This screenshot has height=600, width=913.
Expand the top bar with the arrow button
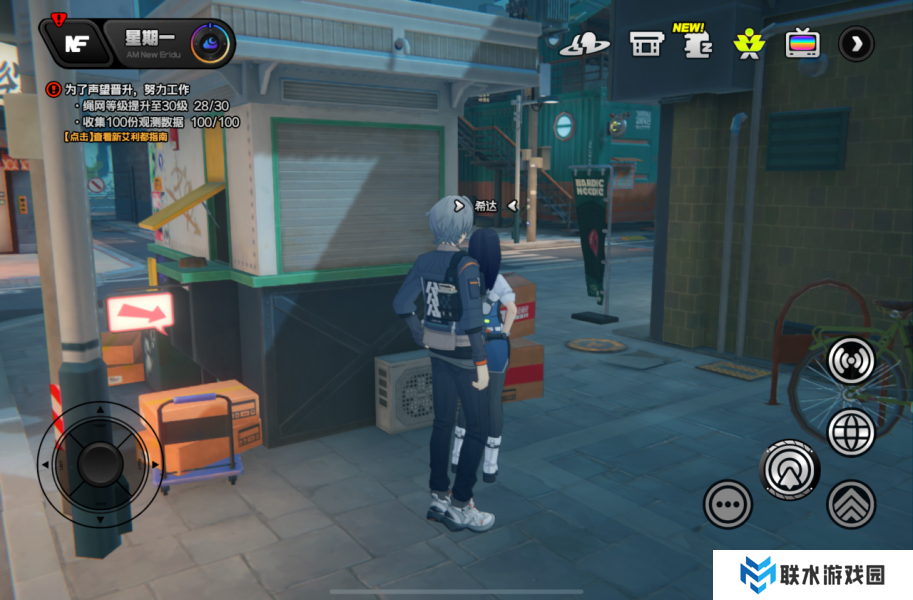tap(856, 44)
